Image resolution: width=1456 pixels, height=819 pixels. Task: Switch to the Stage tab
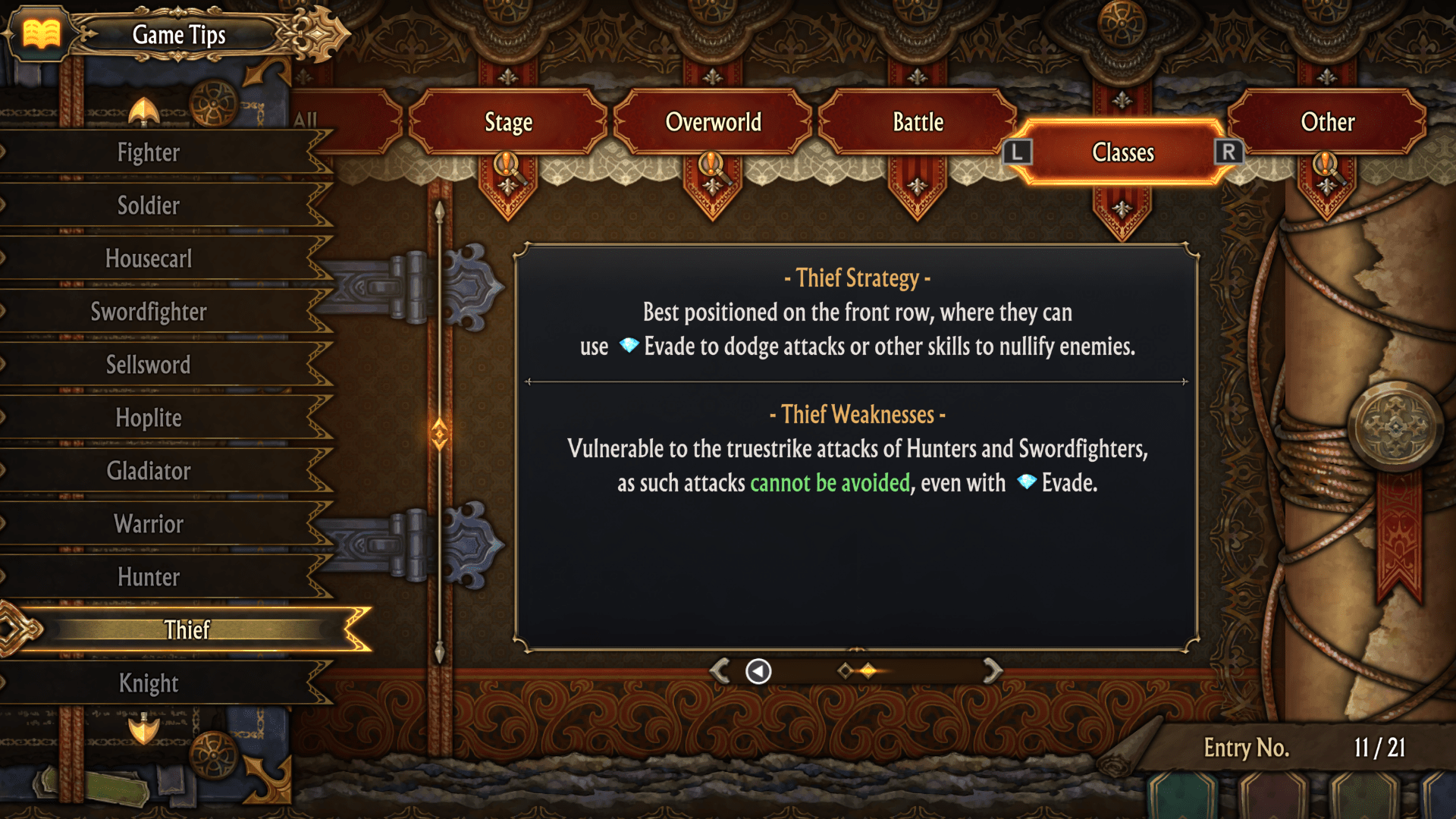point(508,122)
